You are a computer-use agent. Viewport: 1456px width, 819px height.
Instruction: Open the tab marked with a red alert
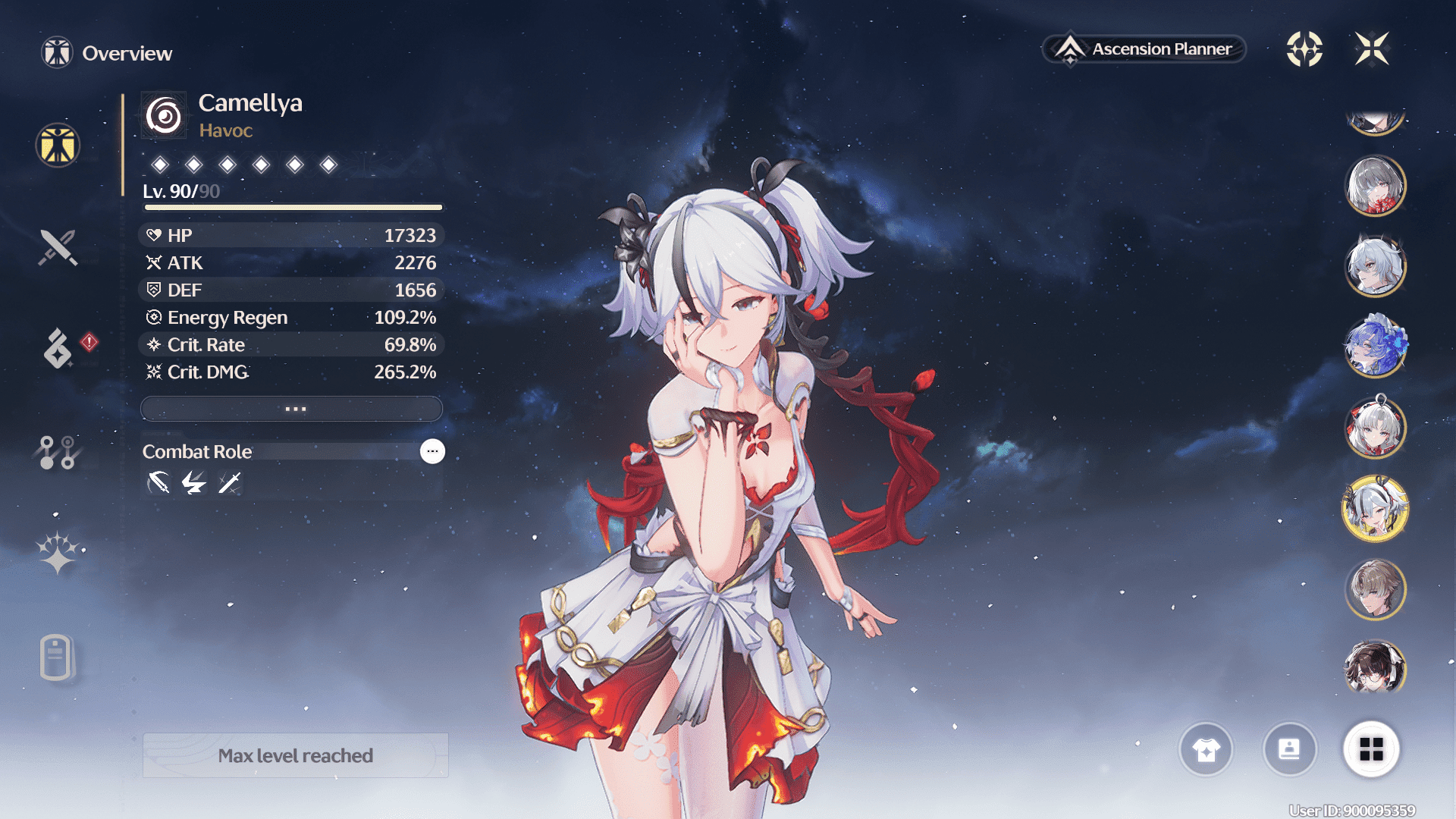click(59, 348)
